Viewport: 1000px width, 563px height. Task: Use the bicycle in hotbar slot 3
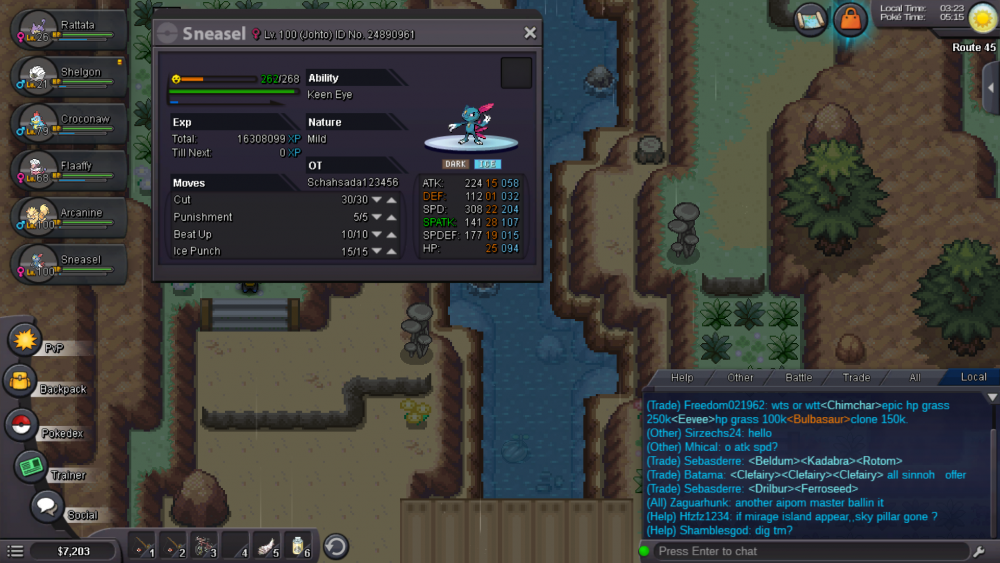tap(207, 546)
